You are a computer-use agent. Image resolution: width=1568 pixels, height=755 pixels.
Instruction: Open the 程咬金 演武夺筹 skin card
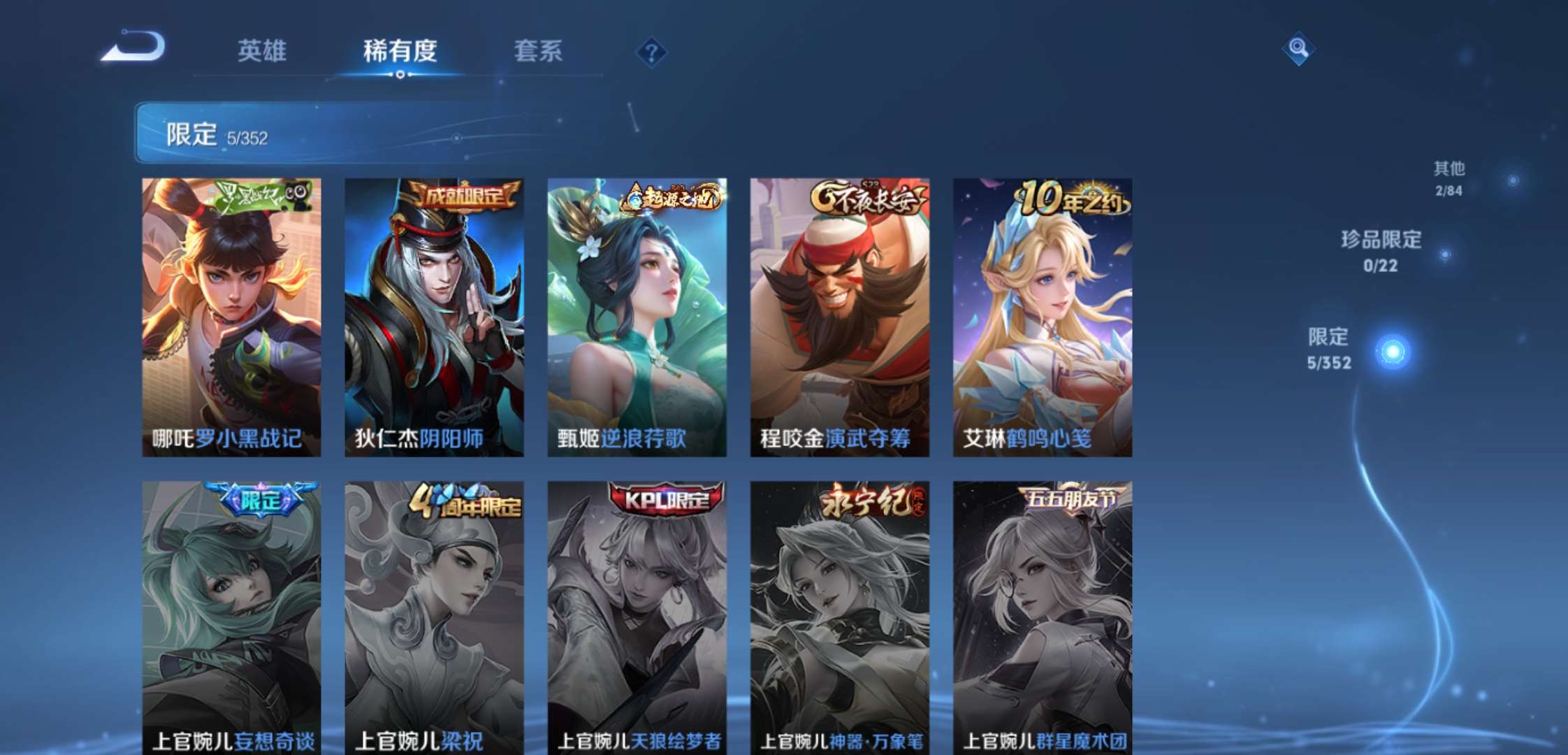pyautogui.click(x=839, y=315)
